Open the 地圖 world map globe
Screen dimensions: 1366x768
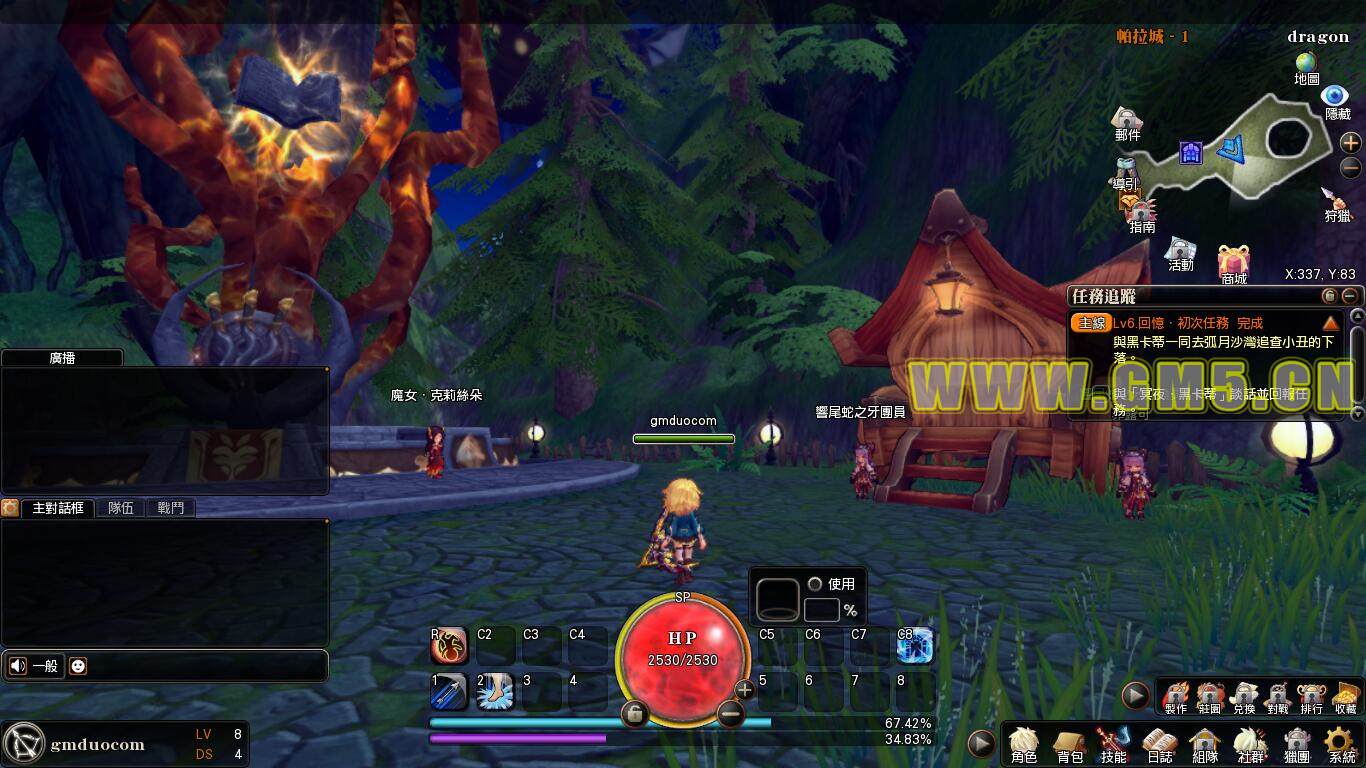pyautogui.click(x=1306, y=66)
